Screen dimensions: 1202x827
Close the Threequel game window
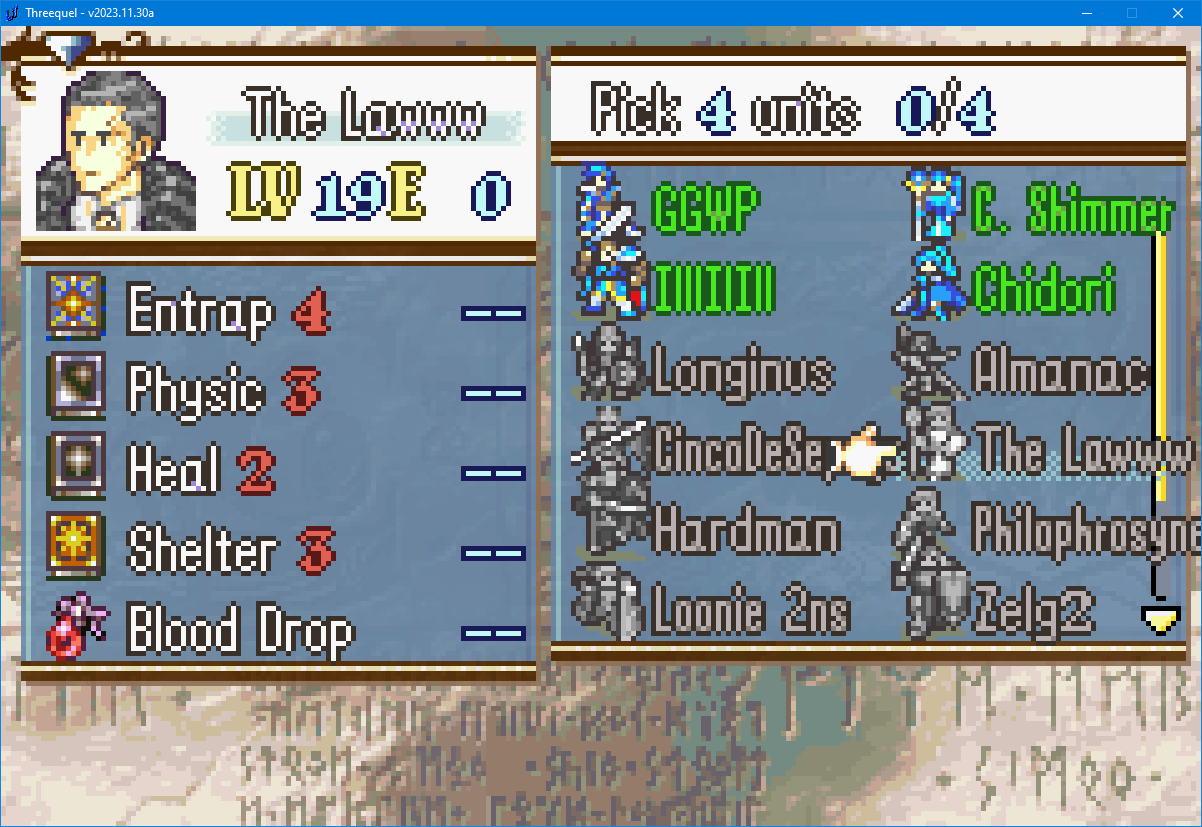coord(1178,13)
